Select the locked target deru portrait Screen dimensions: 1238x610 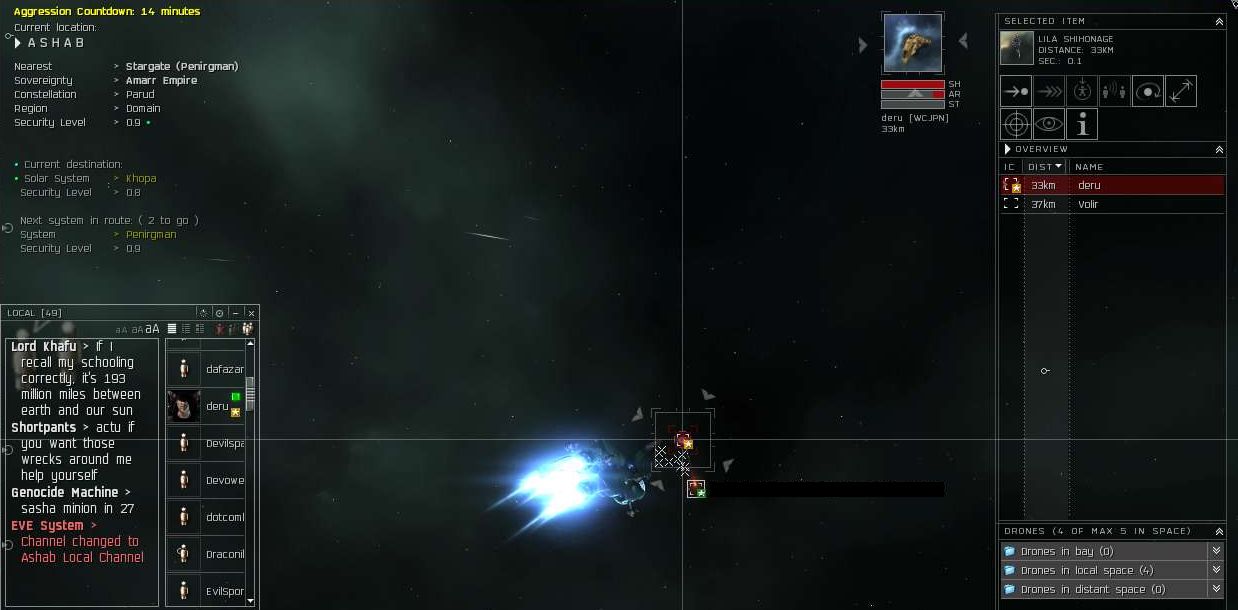tap(912, 44)
